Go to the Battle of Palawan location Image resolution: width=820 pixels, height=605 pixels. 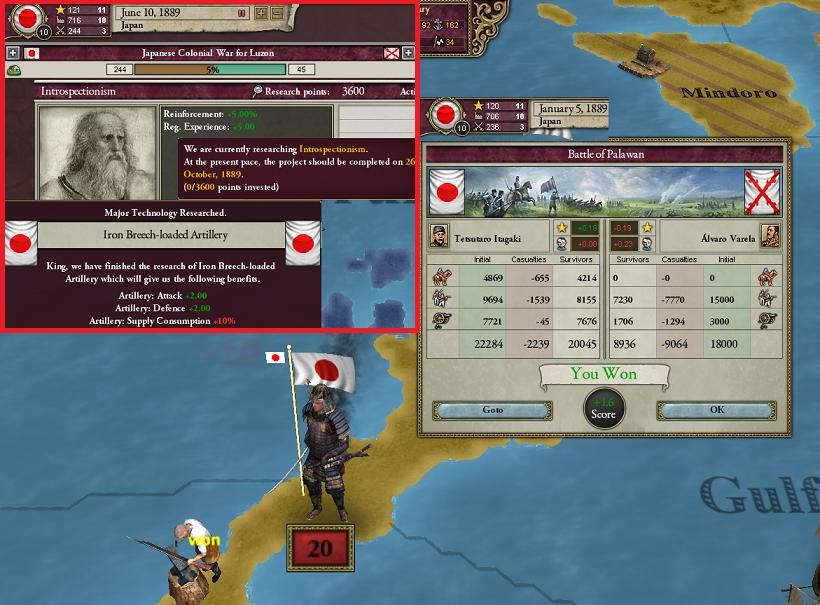(x=492, y=411)
